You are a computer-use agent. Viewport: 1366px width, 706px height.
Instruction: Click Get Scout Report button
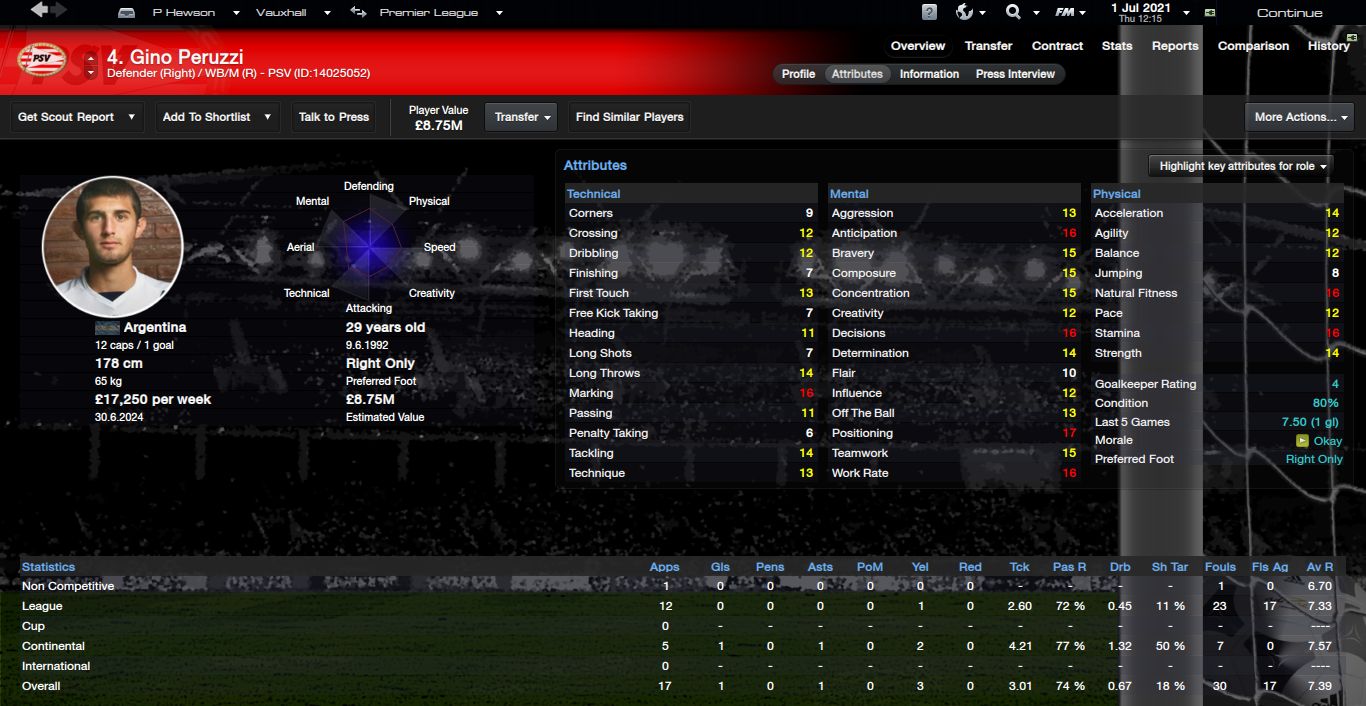coord(77,117)
